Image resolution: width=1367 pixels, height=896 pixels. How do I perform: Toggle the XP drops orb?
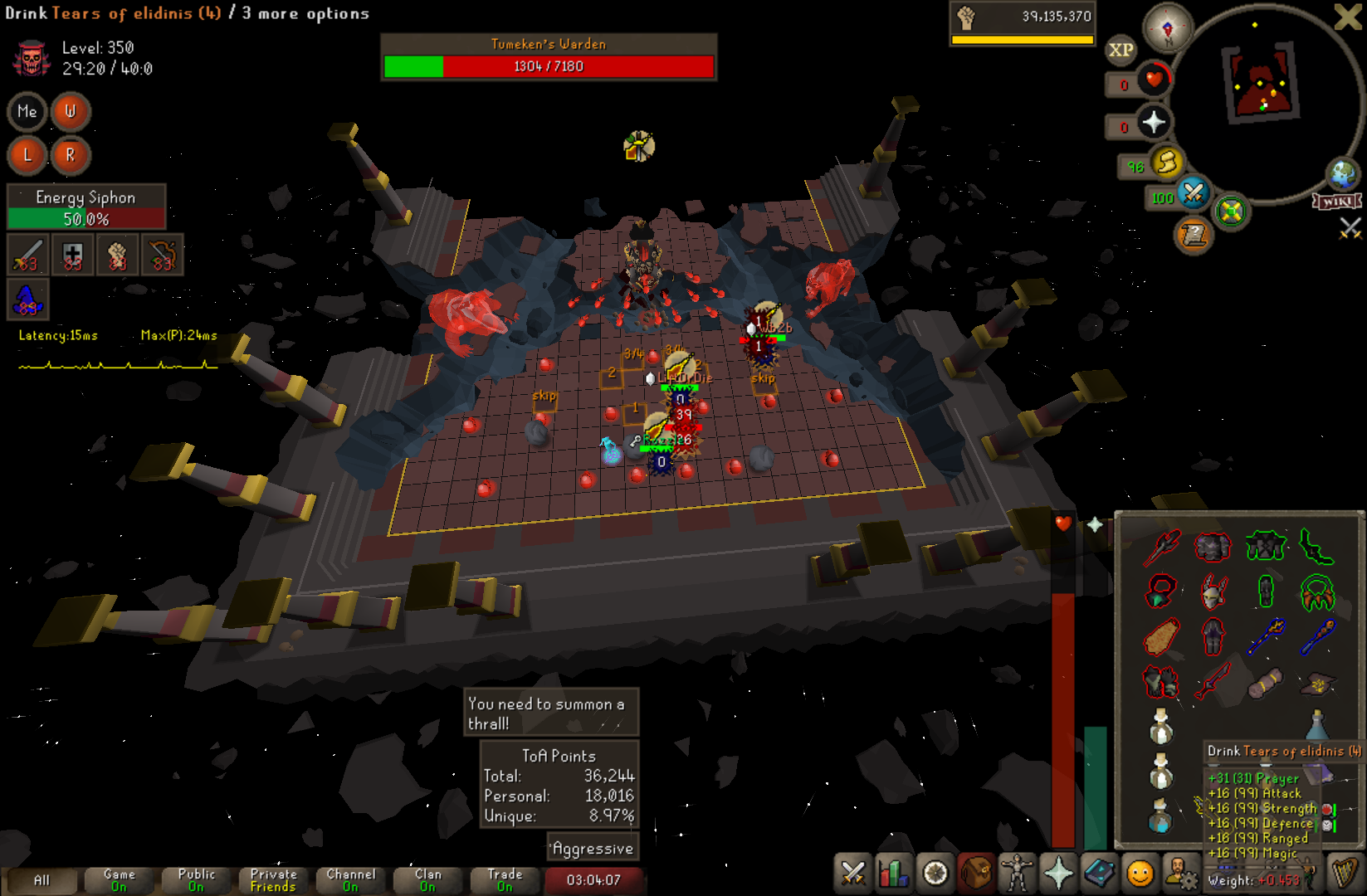(x=1120, y=50)
